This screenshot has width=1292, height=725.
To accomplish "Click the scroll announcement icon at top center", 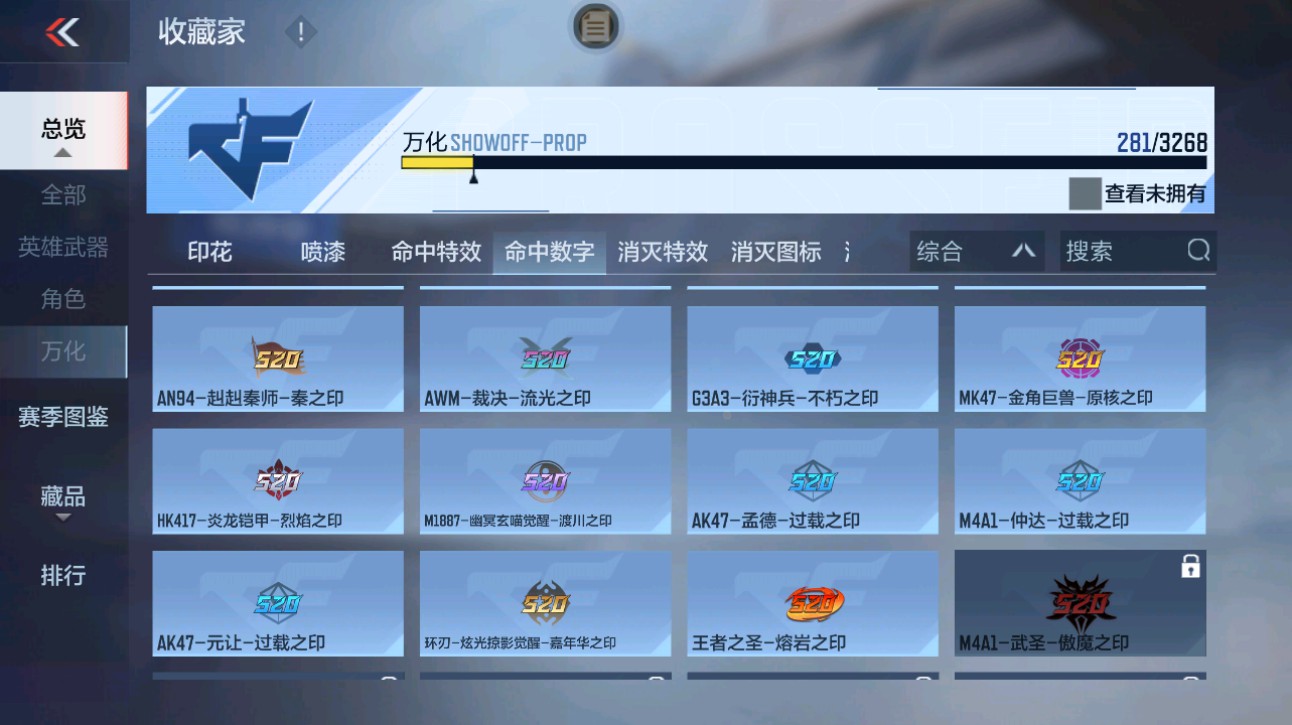I will (x=595, y=29).
